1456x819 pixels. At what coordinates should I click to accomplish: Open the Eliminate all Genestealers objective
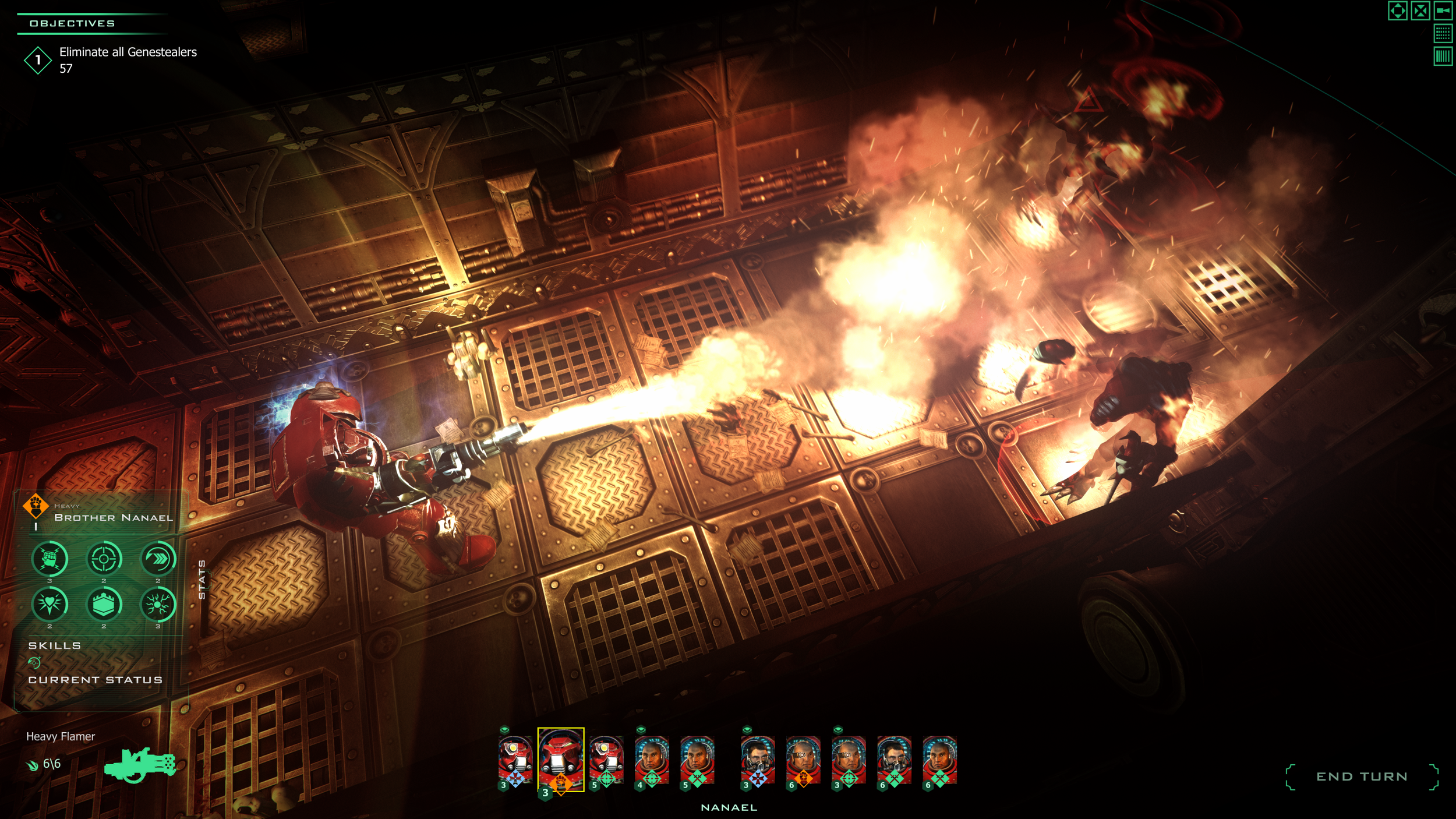[128, 52]
